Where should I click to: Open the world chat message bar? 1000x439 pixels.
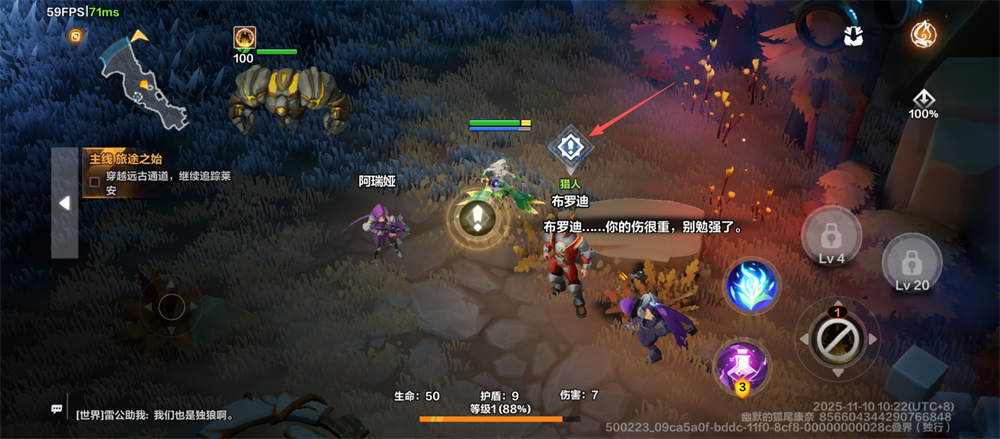point(160,413)
